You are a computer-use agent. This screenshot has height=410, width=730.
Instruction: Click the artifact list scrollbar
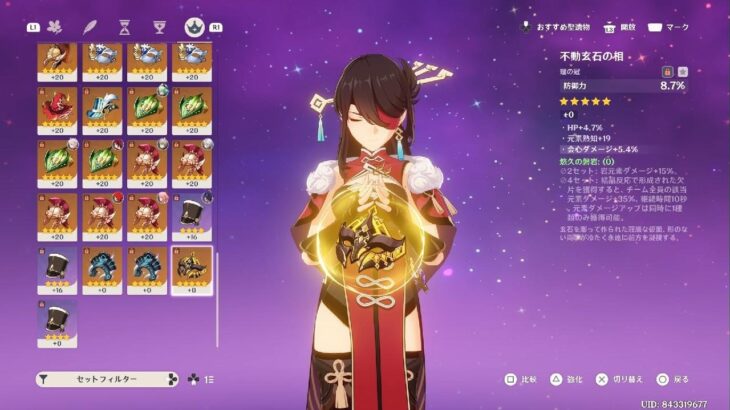pos(218,300)
